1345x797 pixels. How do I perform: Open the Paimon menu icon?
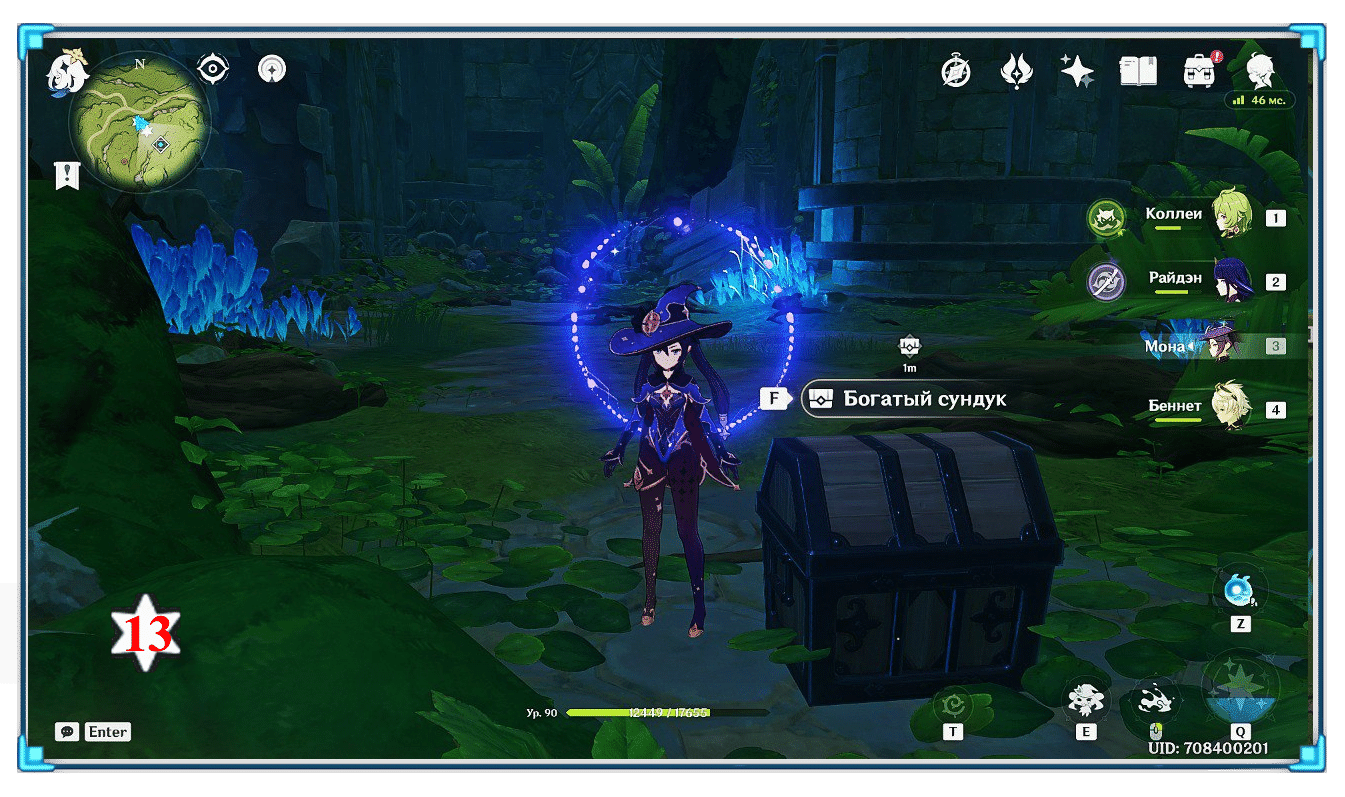tap(66, 72)
